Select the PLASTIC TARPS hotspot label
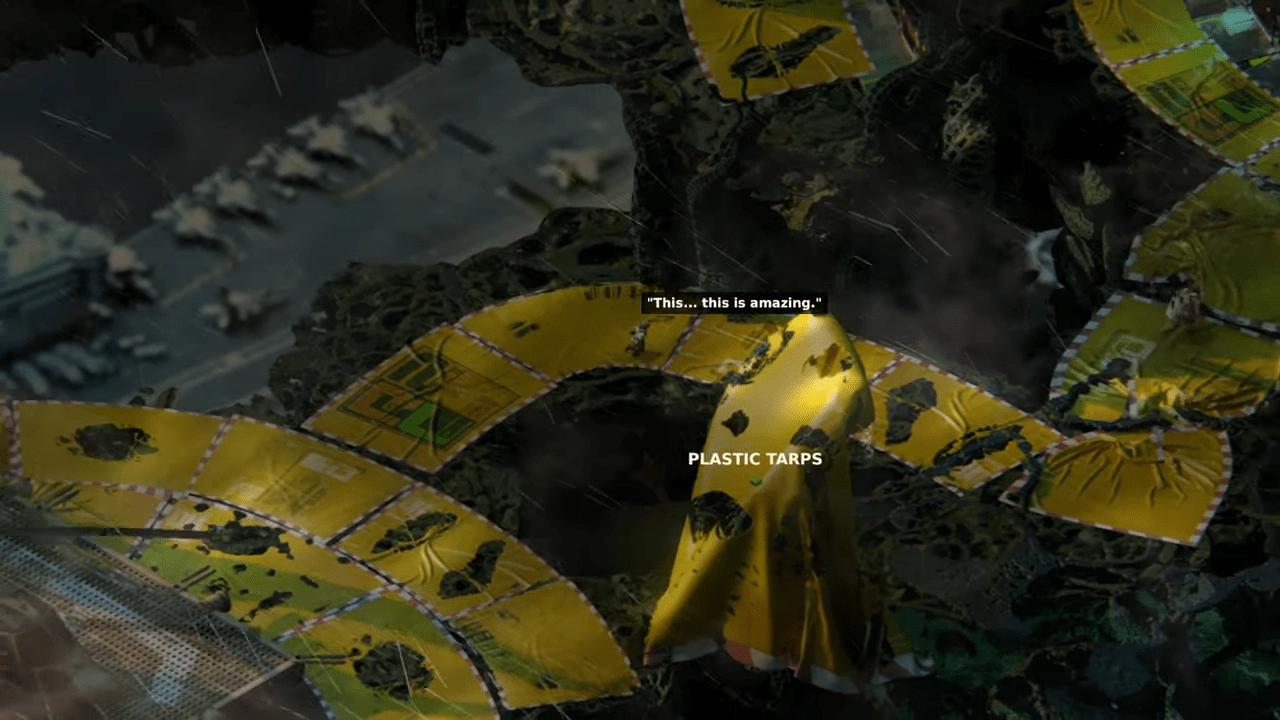Viewport: 1280px width, 720px height. coord(755,459)
